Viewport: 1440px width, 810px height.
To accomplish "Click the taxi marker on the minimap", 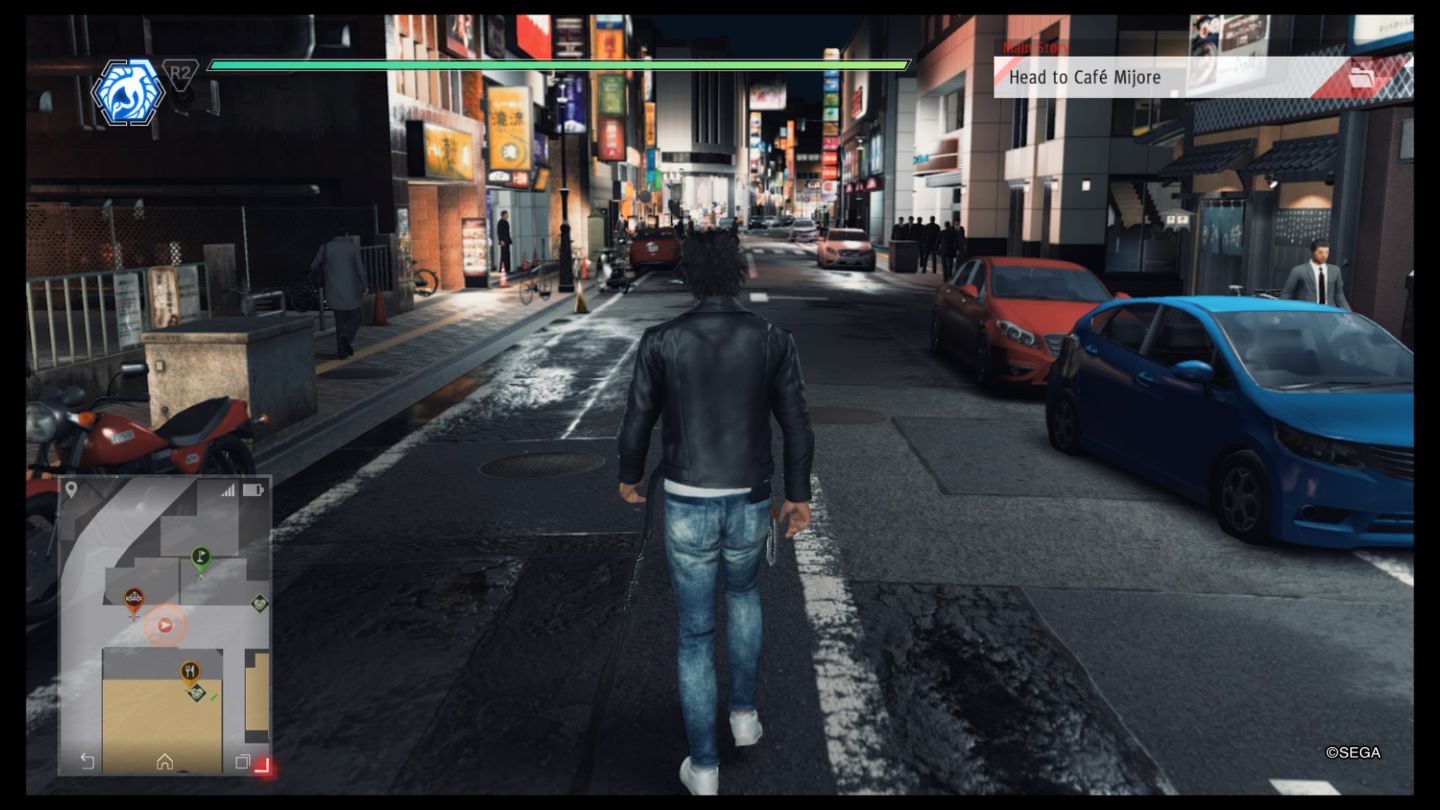I will click(x=133, y=598).
